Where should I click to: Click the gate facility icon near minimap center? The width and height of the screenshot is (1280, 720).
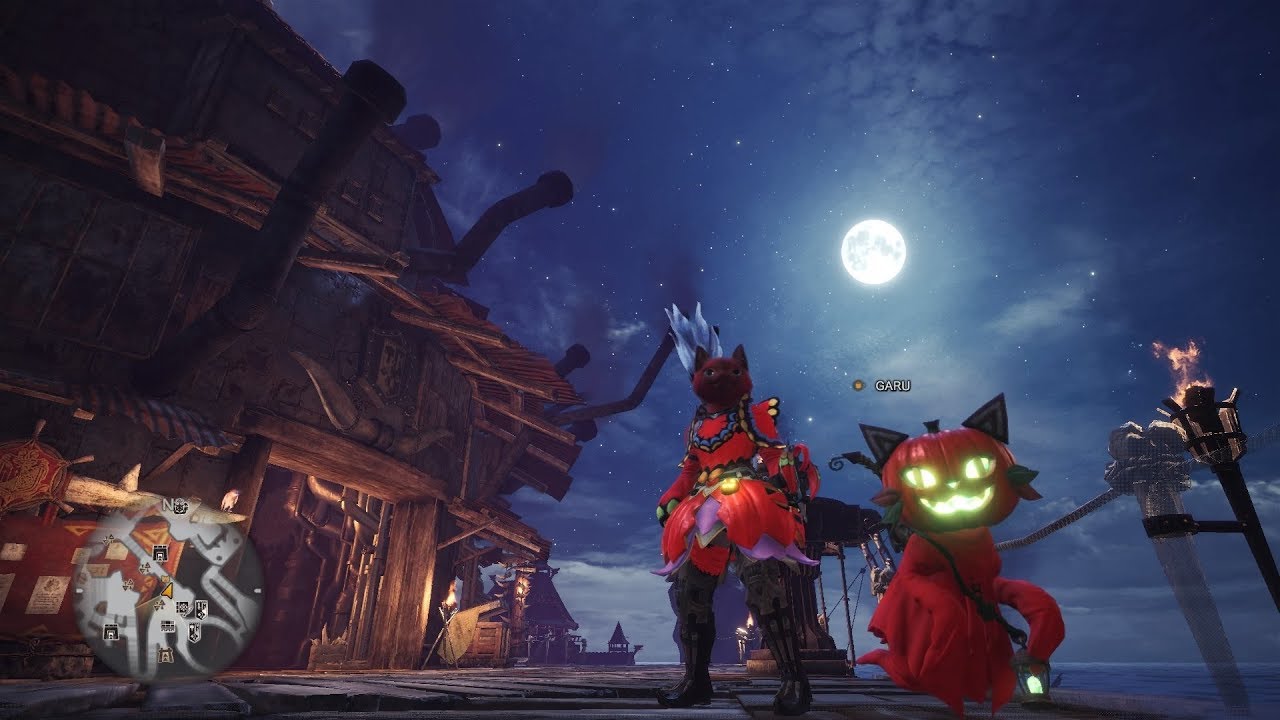pos(160,553)
